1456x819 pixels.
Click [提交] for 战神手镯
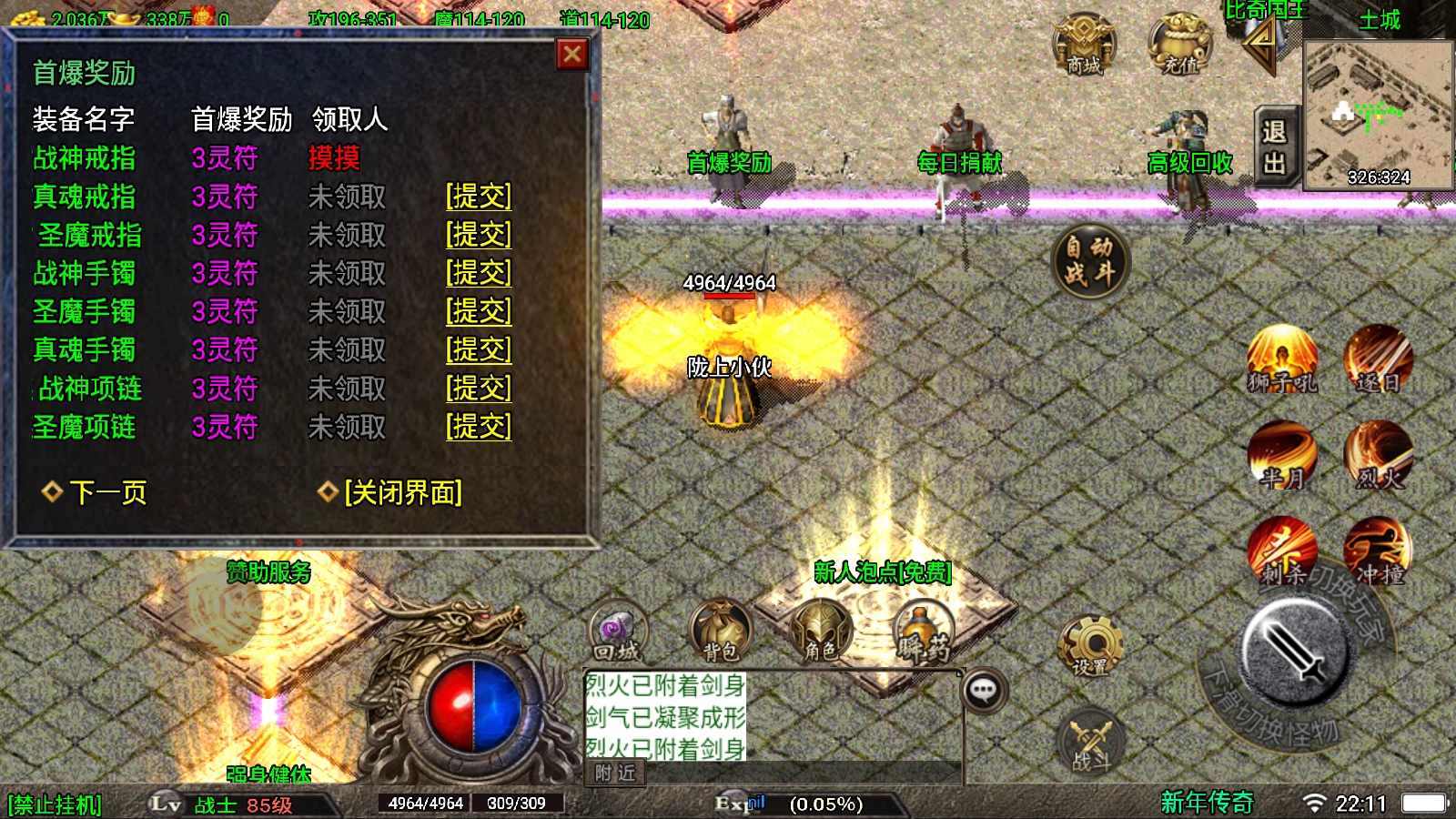point(479,273)
